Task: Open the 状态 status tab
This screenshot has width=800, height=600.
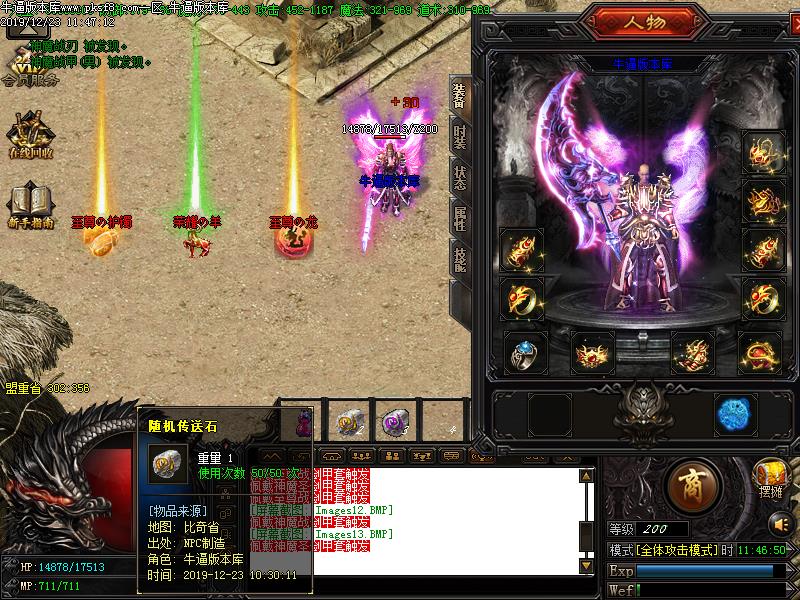Action: pos(459,178)
